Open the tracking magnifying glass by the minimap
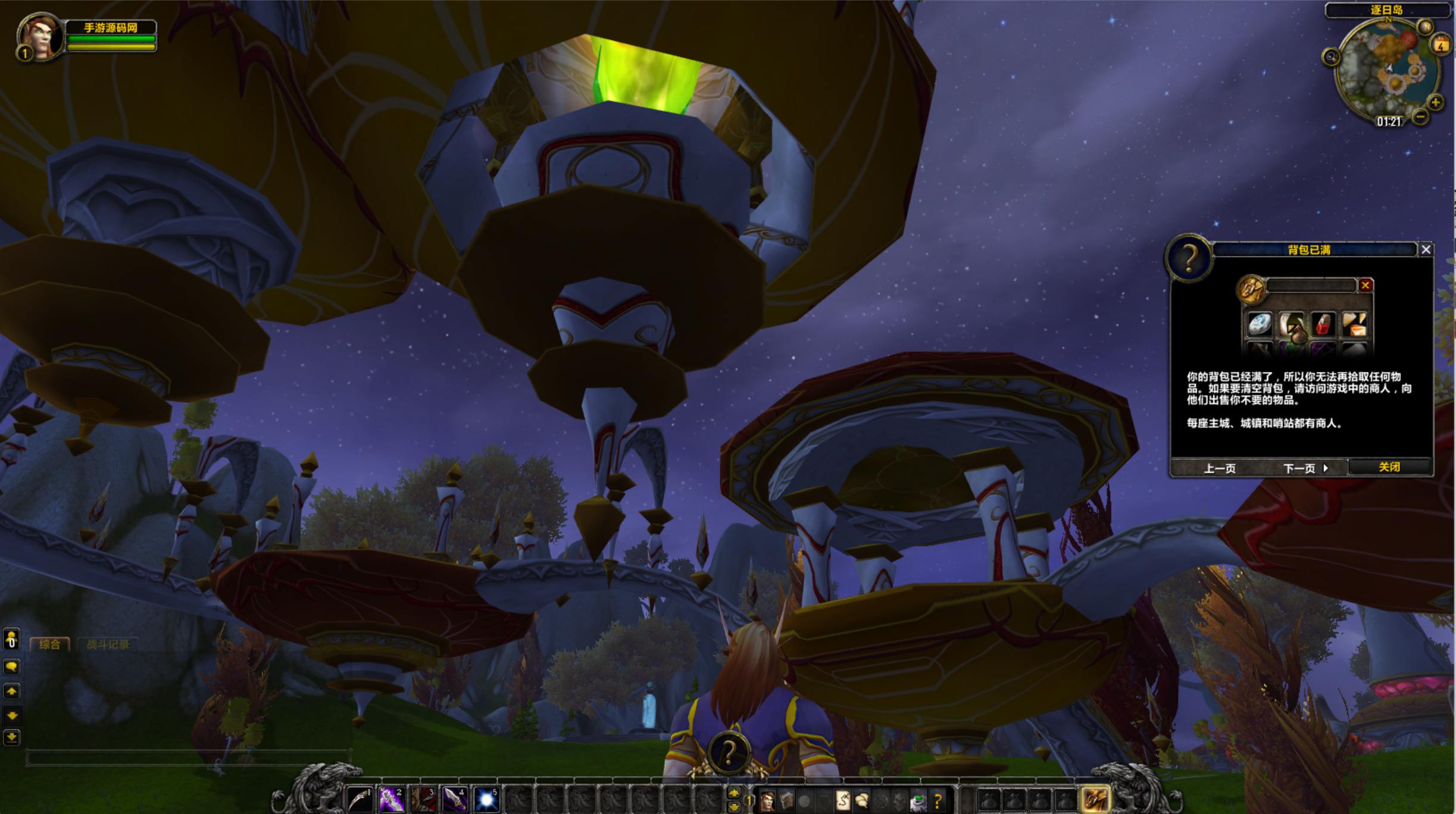Screen dimensions: 1456x814 click(1331, 57)
